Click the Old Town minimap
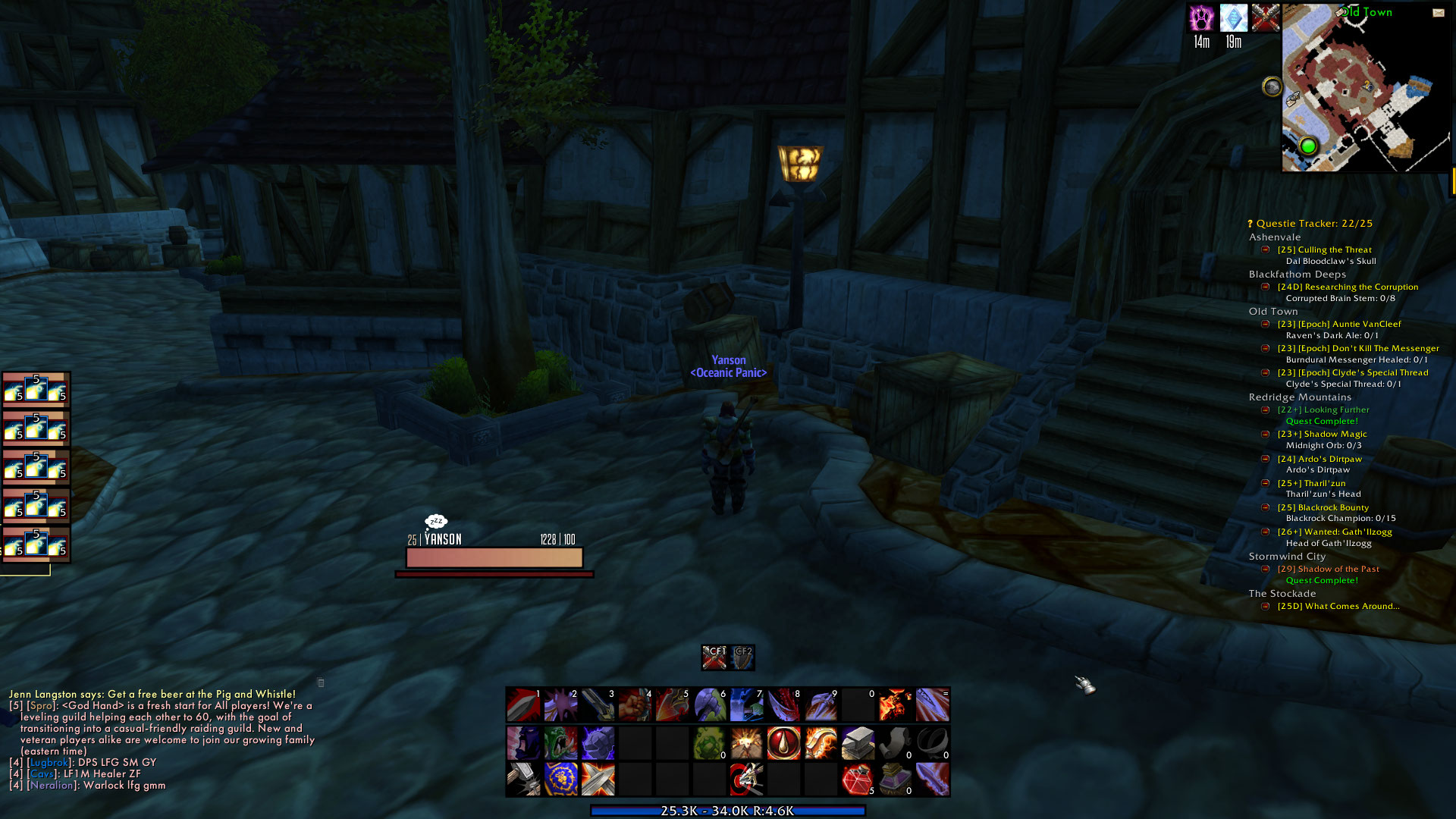The height and width of the screenshot is (819, 1456). click(1365, 91)
